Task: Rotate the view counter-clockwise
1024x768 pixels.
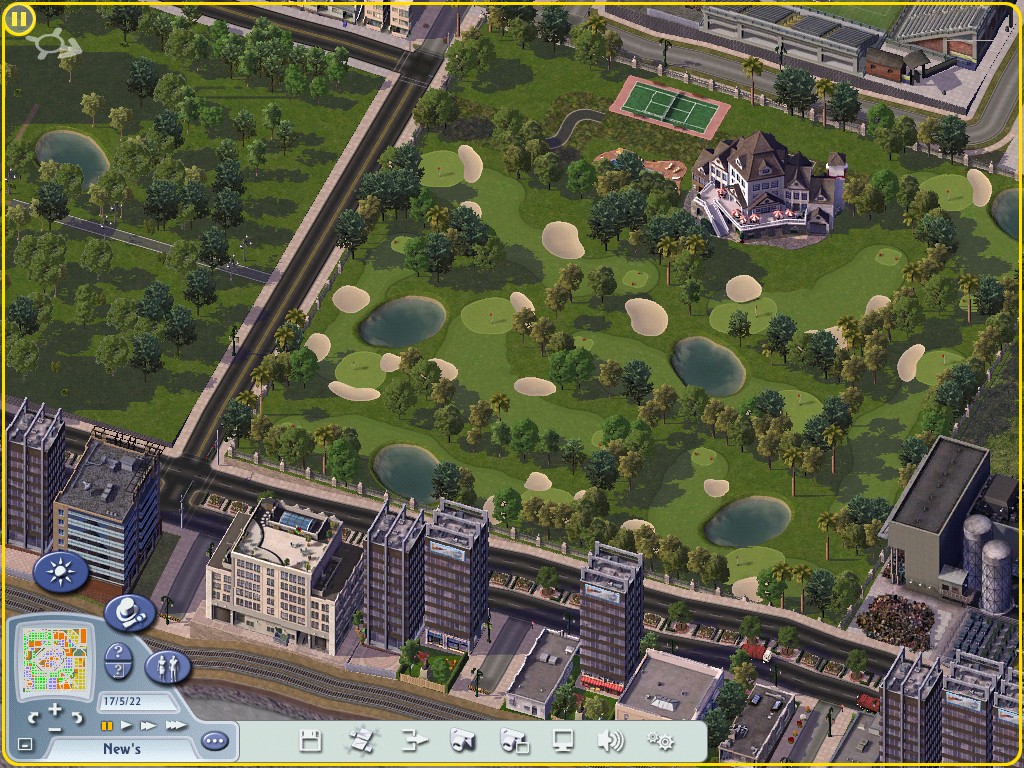Action: pos(32,717)
